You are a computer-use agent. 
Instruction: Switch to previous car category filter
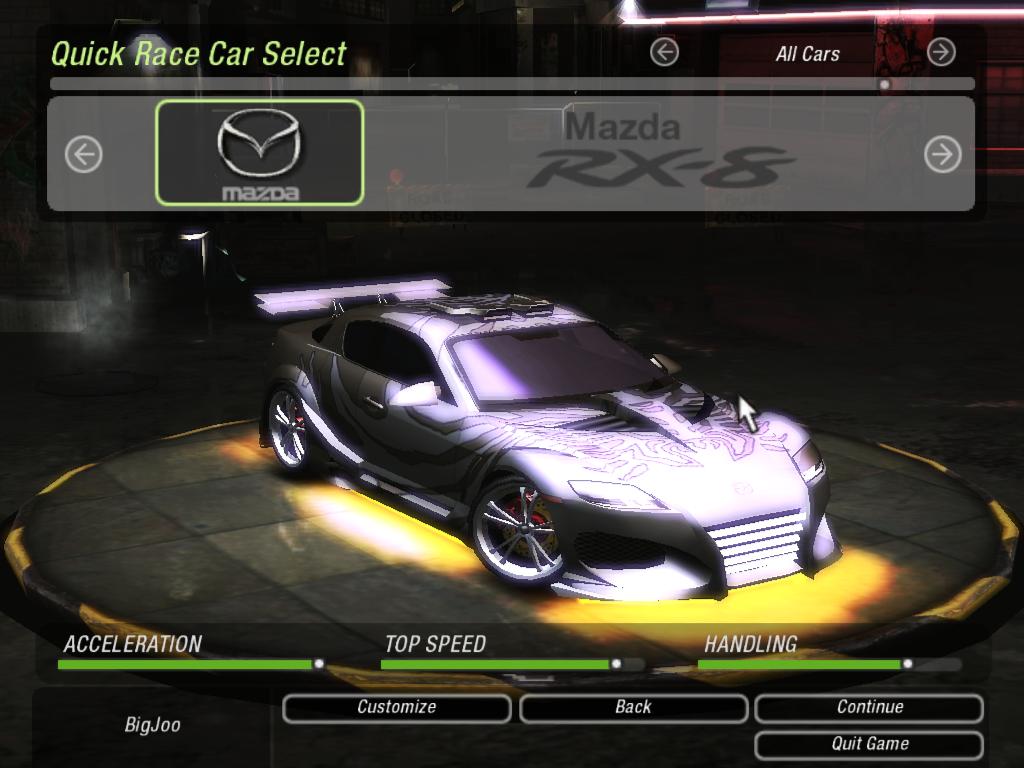tap(664, 52)
